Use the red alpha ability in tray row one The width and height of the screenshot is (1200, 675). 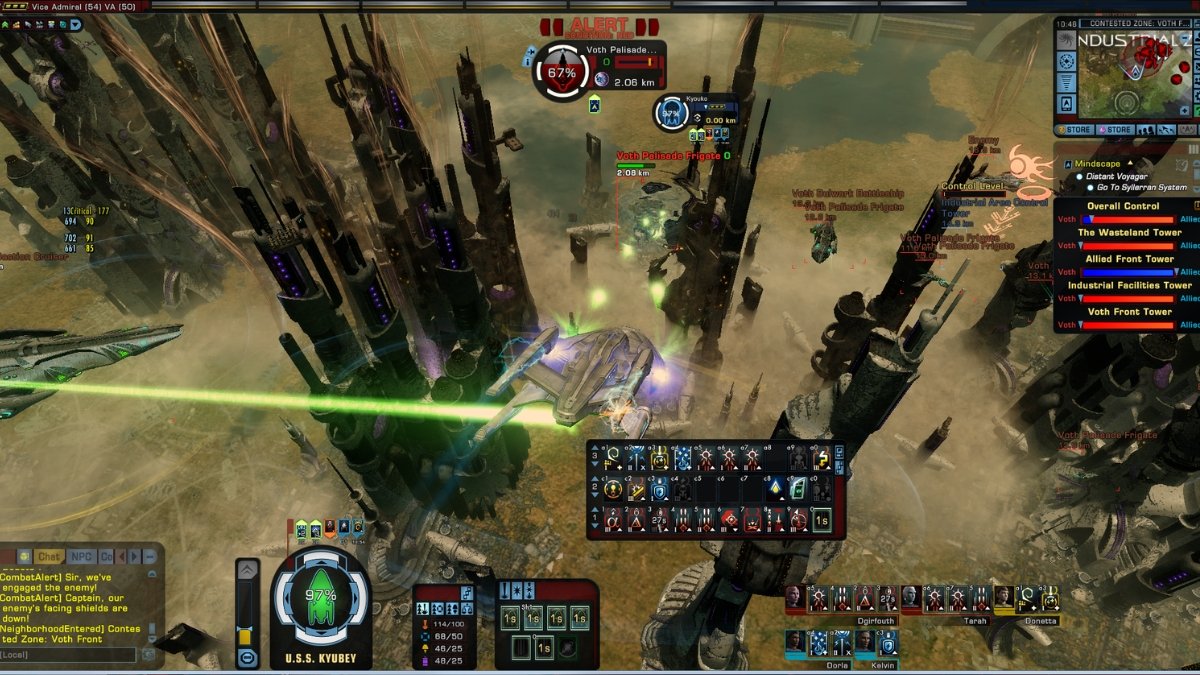pyautogui.click(x=614, y=520)
